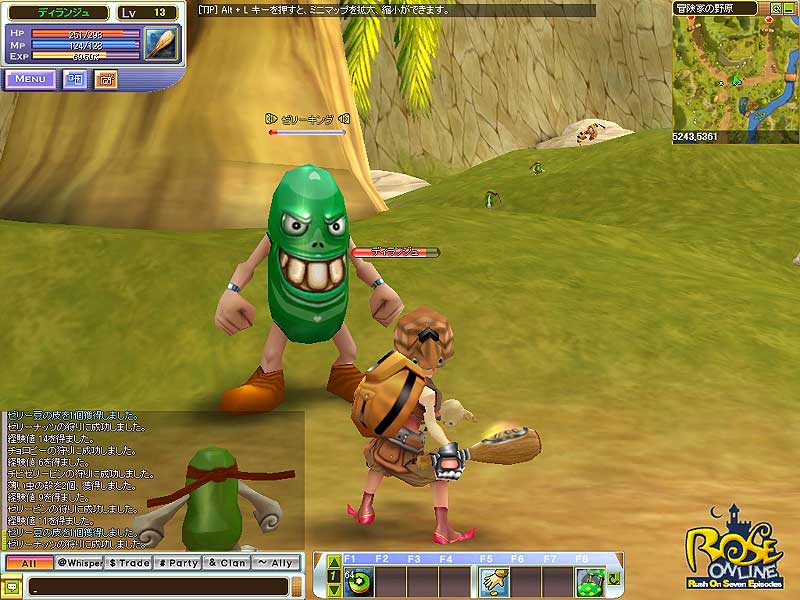Select the Trade chat tab
This screenshot has width=800, height=600.
click(x=127, y=563)
